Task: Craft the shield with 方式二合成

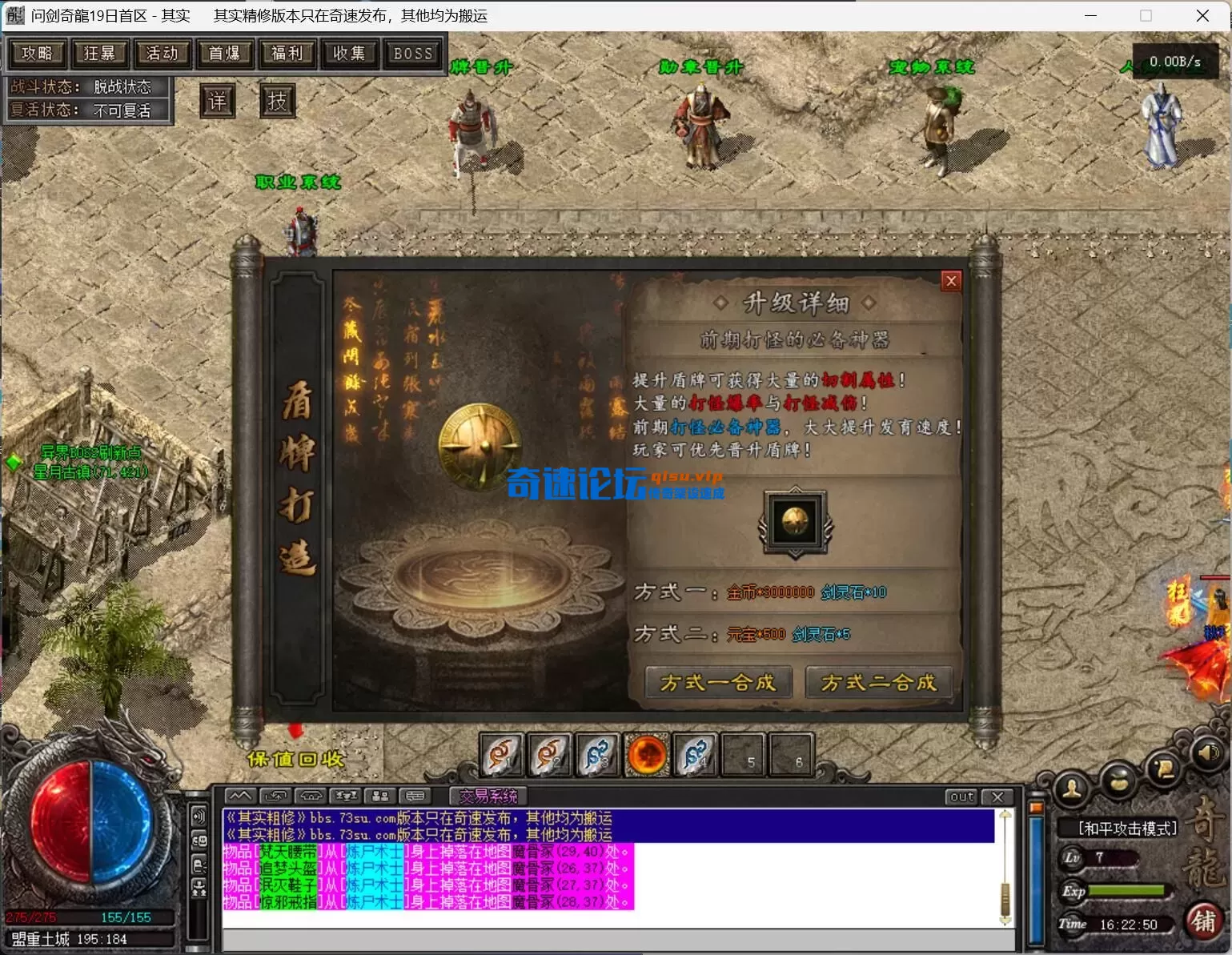Action: click(878, 683)
